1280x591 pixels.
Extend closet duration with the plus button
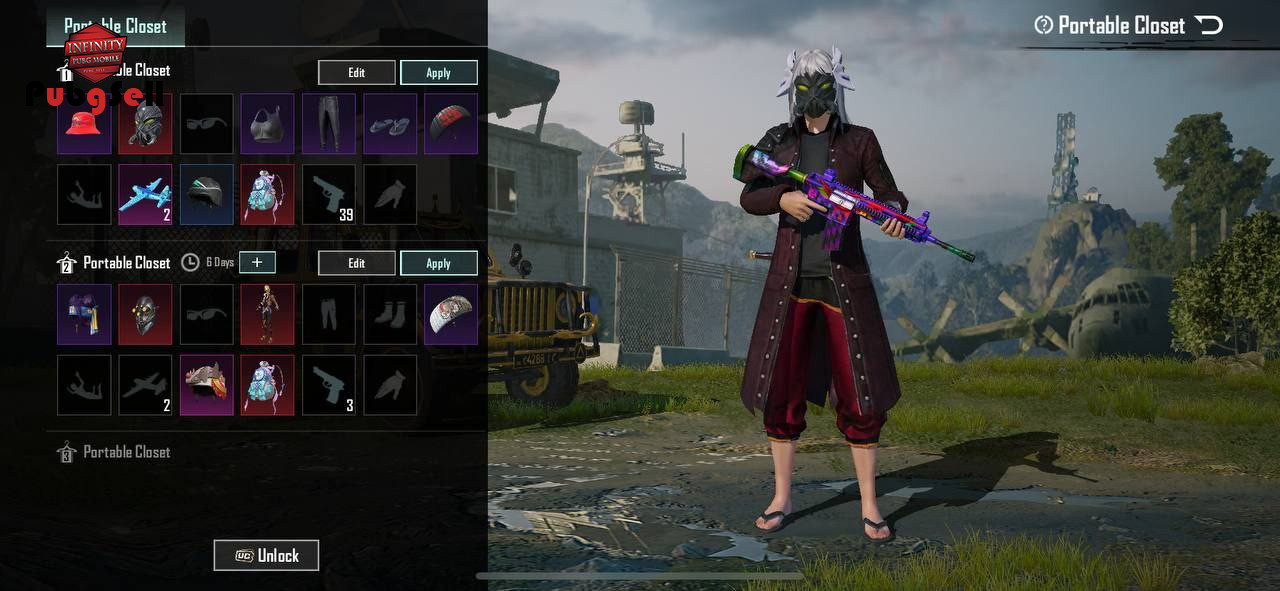pyautogui.click(x=257, y=262)
